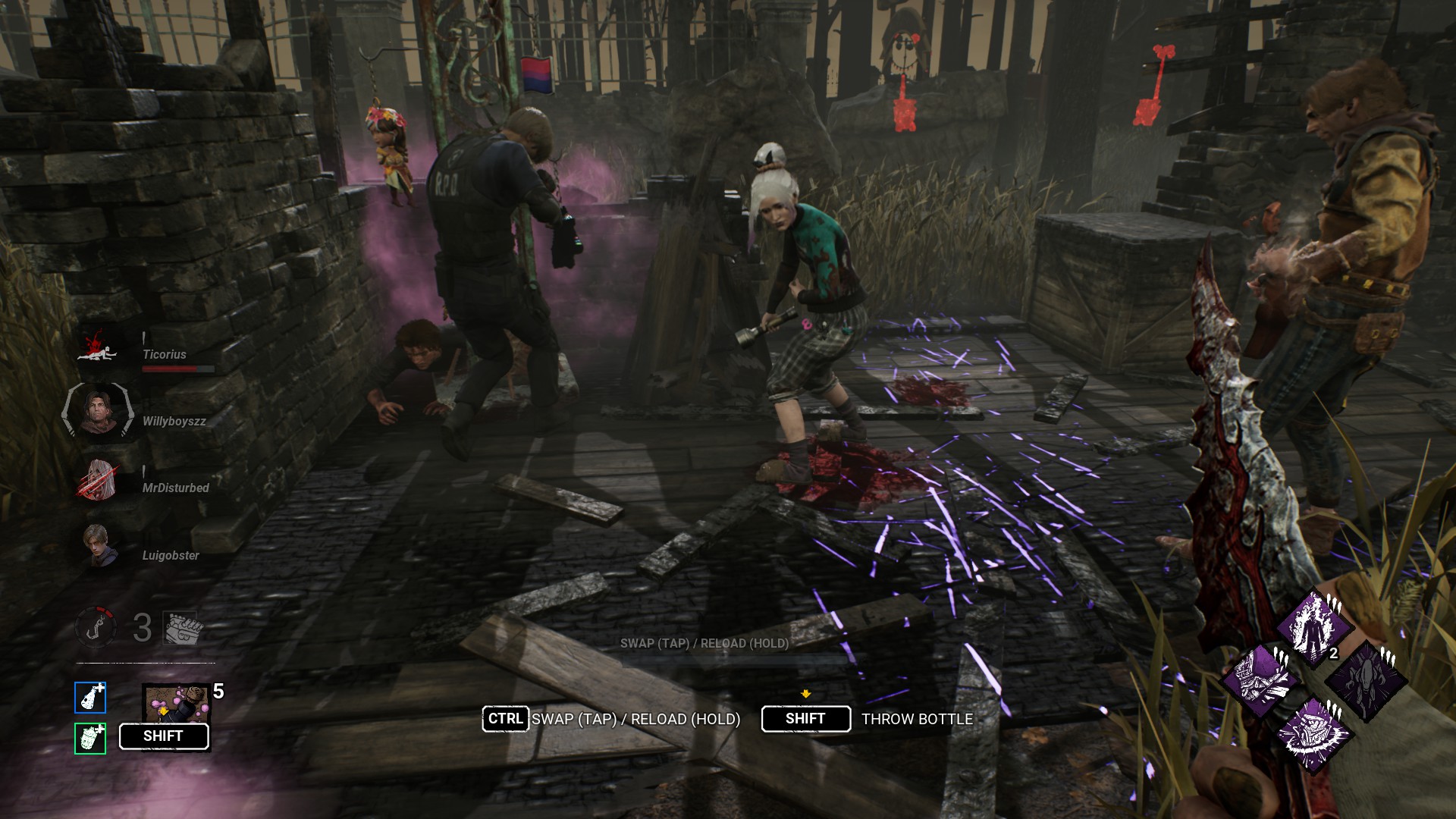Viewport: 1456px width, 819px height.
Task: Select the generators remaining icon
Action: [180, 628]
